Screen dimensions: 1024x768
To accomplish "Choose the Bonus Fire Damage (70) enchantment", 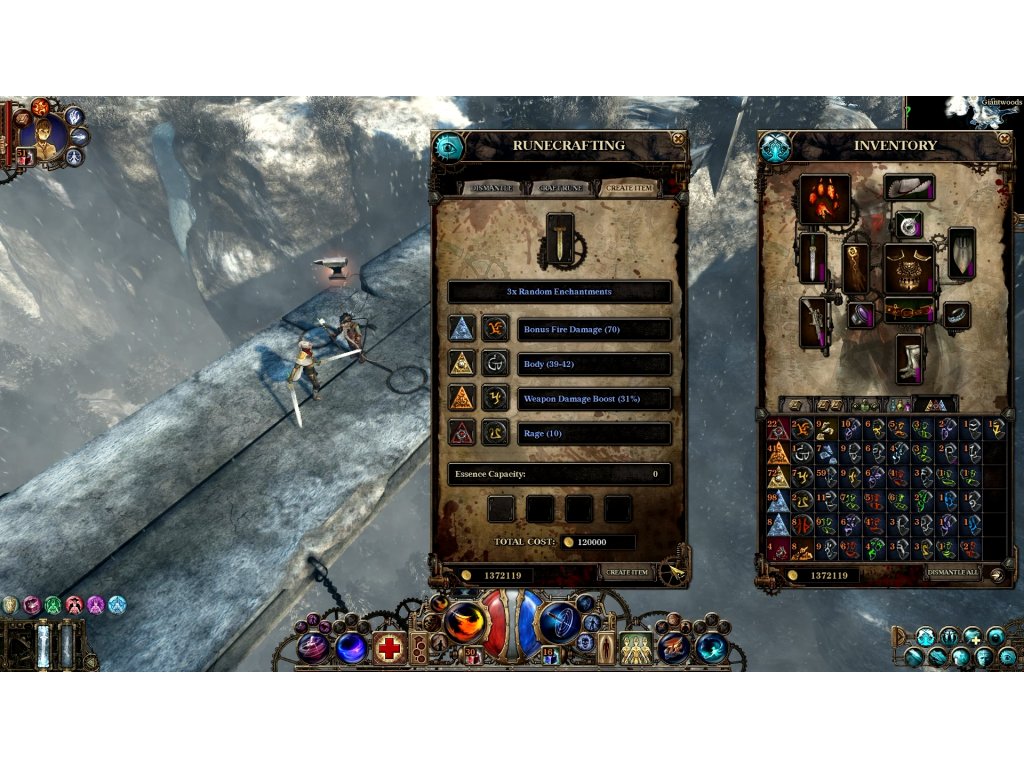I will click(x=593, y=329).
